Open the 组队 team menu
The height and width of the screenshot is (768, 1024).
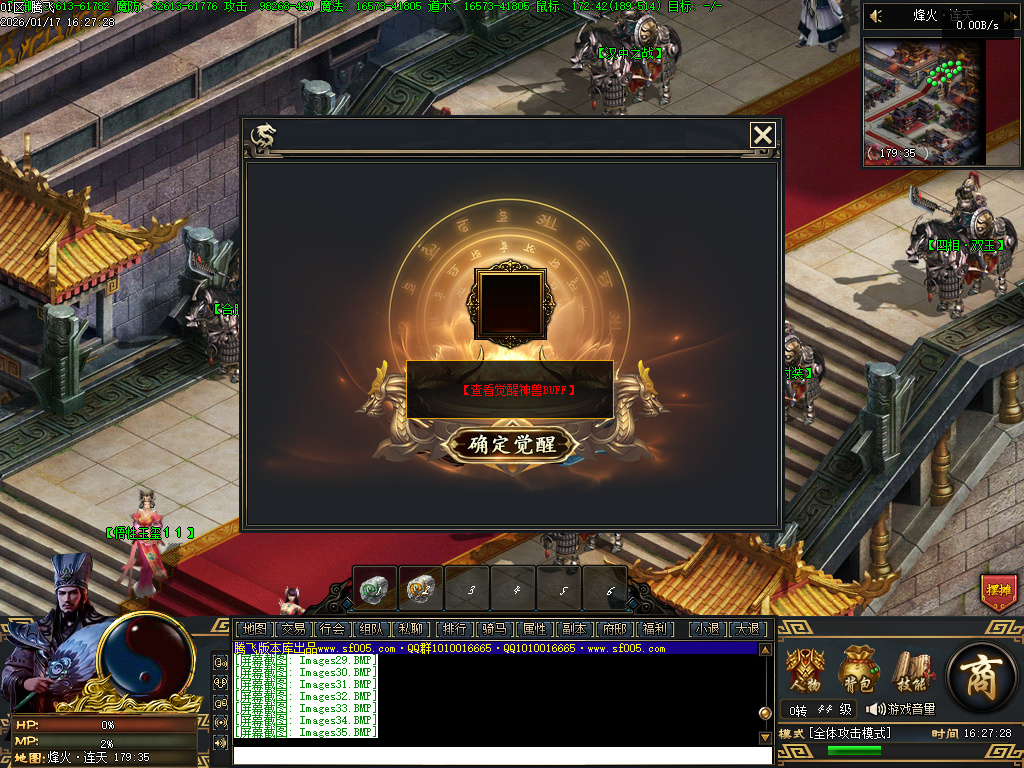tap(371, 629)
